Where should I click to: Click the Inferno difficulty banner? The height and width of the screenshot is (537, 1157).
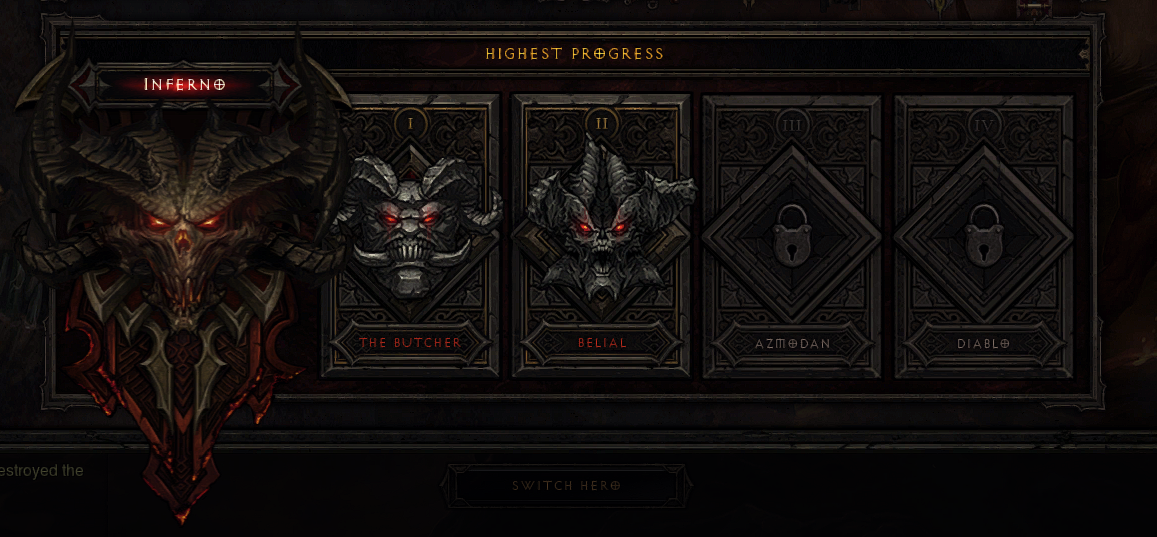click(185, 85)
